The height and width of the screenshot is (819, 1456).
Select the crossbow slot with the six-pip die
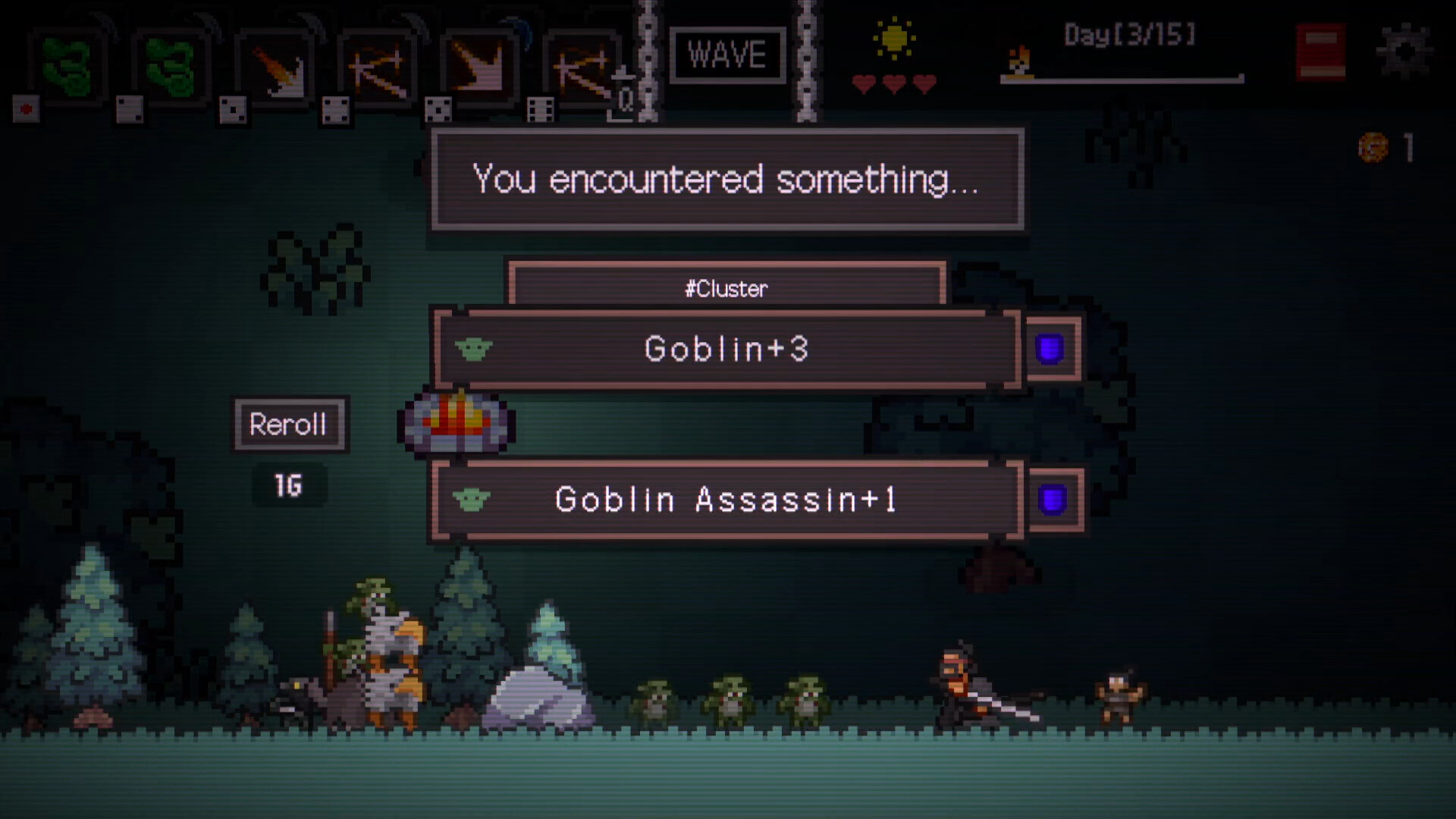582,70
